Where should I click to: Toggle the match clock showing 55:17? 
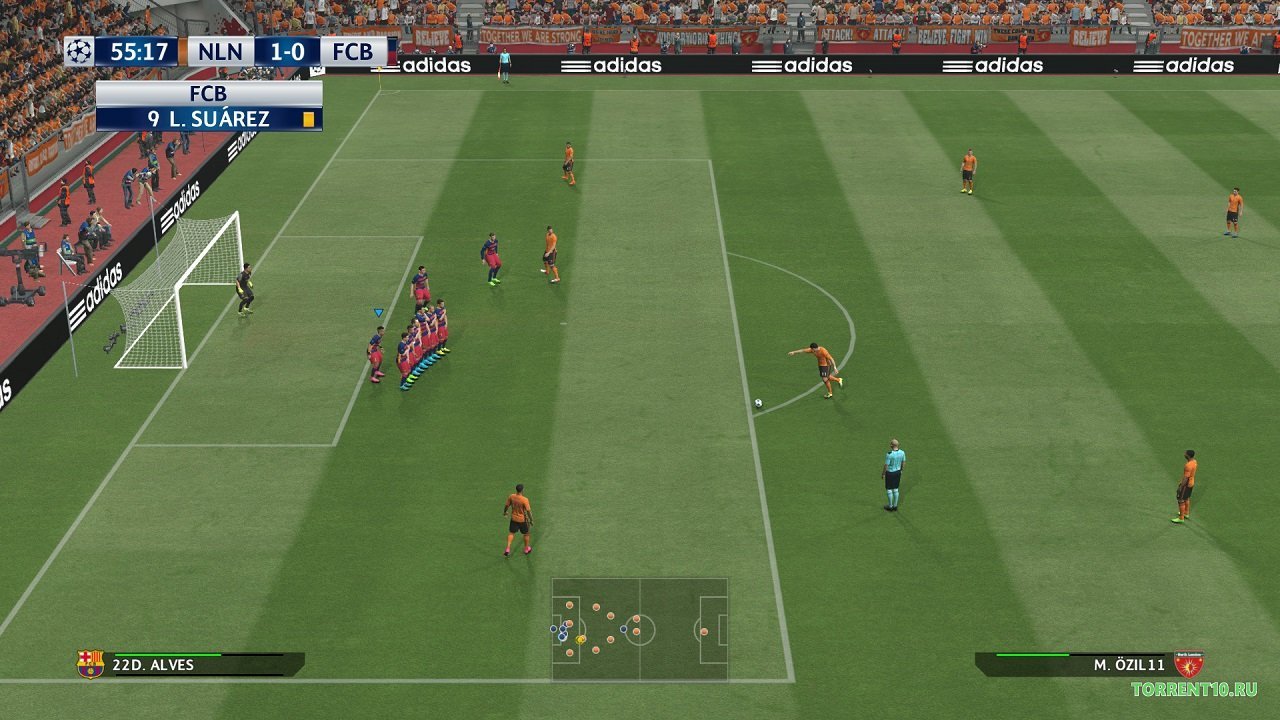pyautogui.click(x=140, y=51)
